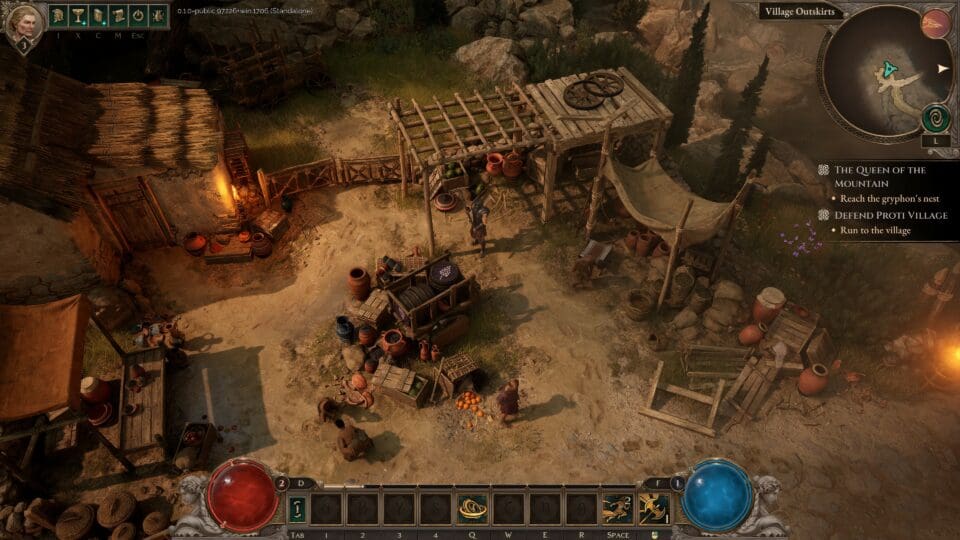Activate the green spiral portal button
Screen dimensions: 960x540
(x=936, y=118)
